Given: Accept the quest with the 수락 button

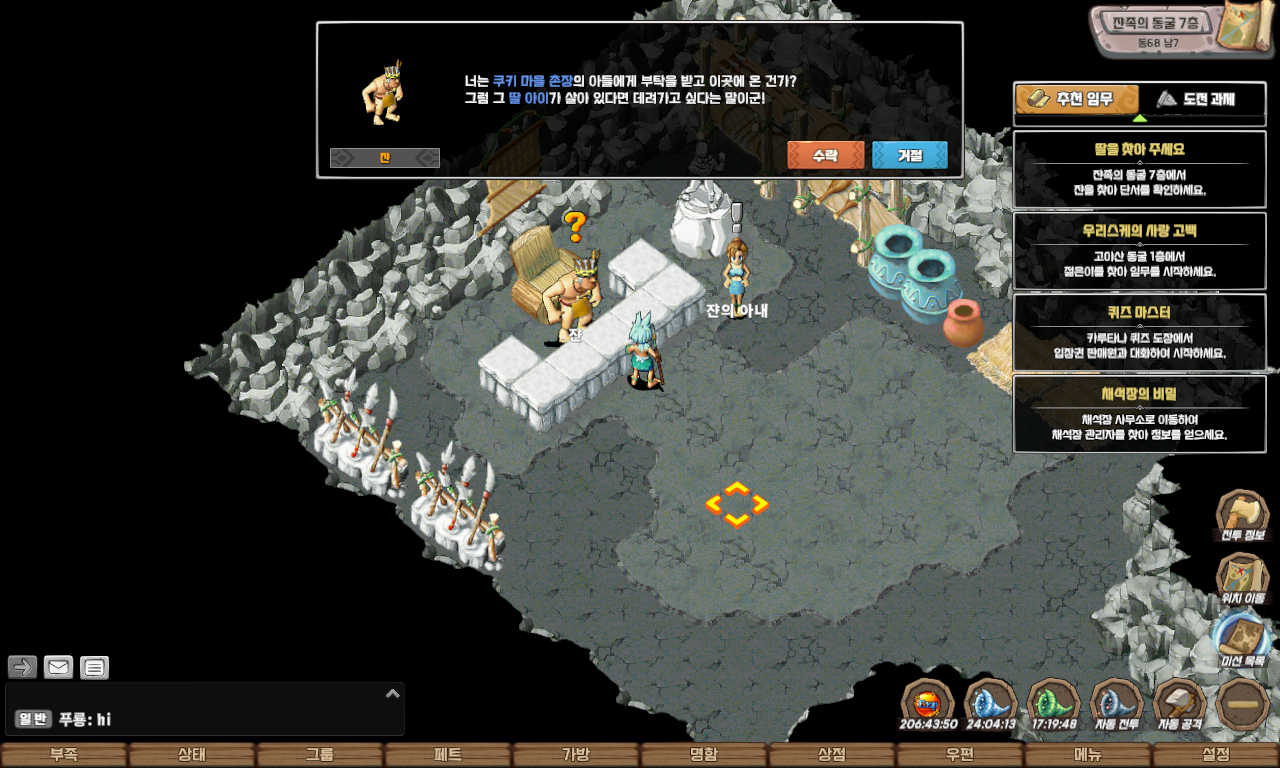Looking at the screenshot, I should coord(825,156).
